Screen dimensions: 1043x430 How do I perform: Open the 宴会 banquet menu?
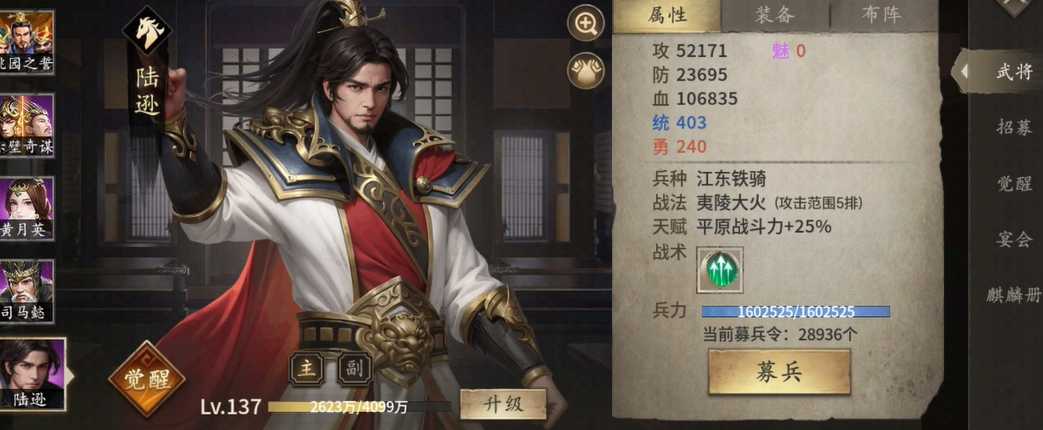pos(1013,239)
